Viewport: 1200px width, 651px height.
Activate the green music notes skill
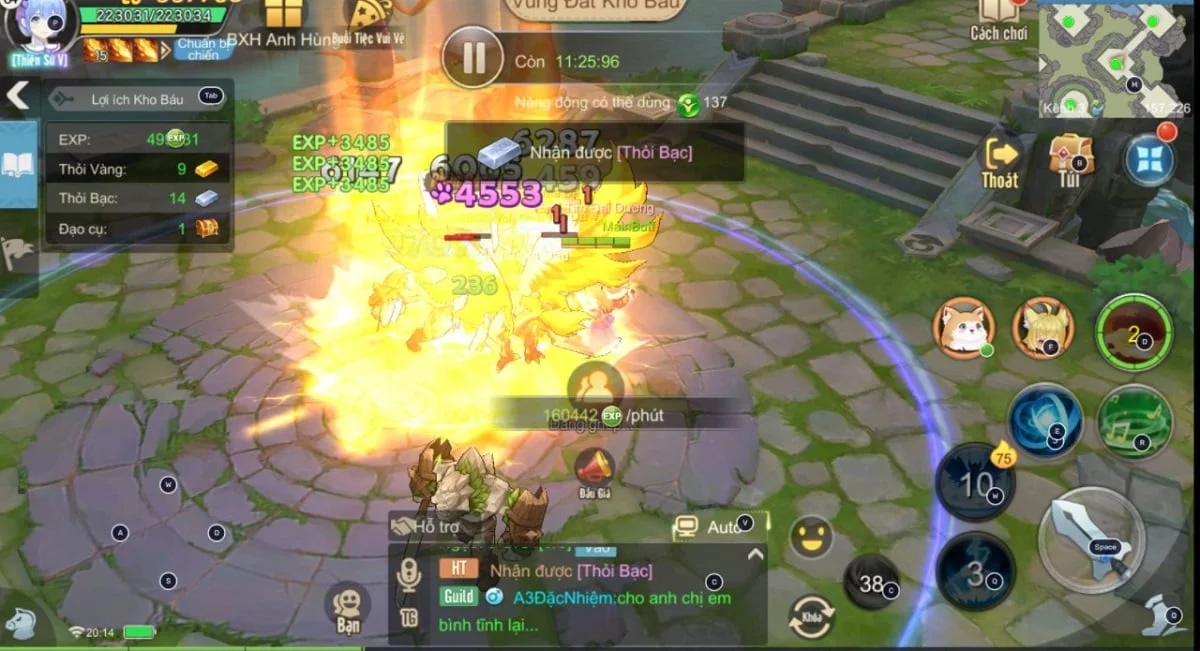coord(1134,421)
